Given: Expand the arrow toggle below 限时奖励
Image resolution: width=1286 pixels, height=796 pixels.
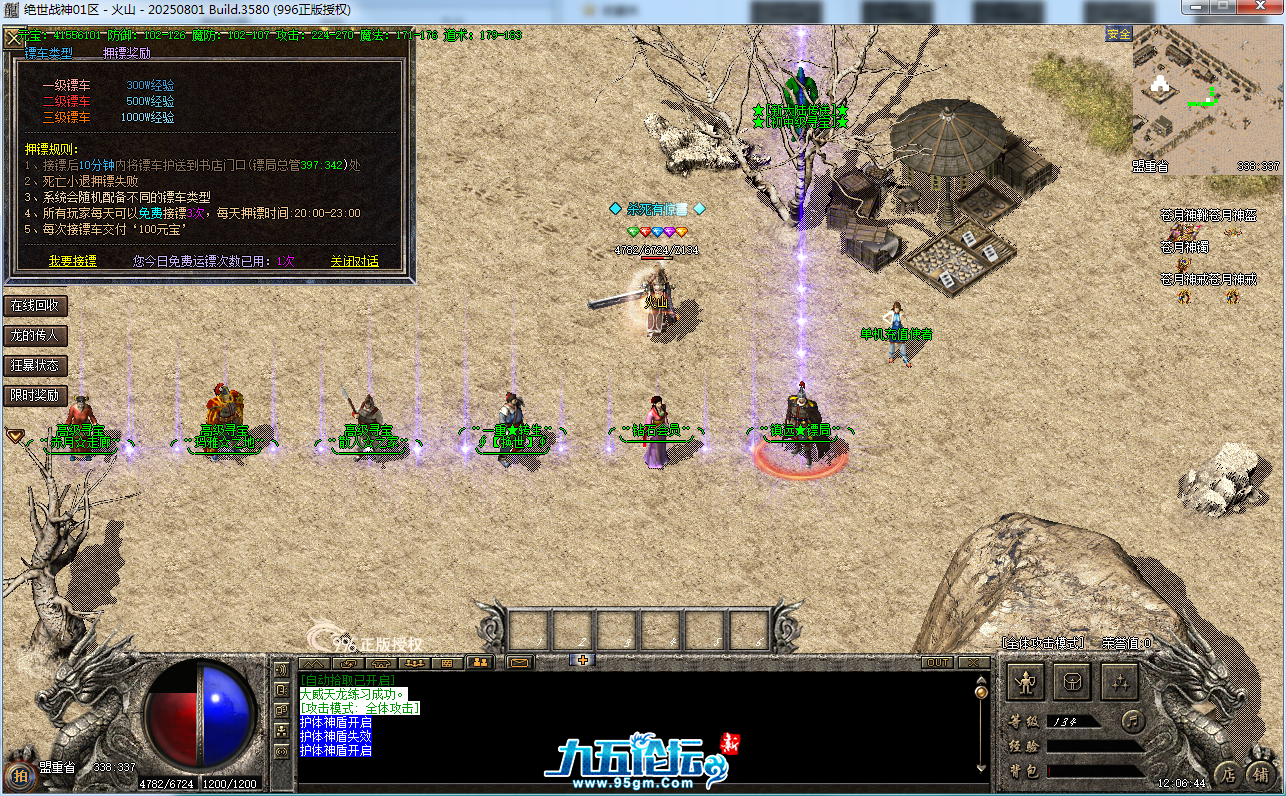Looking at the screenshot, I should [x=15, y=435].
